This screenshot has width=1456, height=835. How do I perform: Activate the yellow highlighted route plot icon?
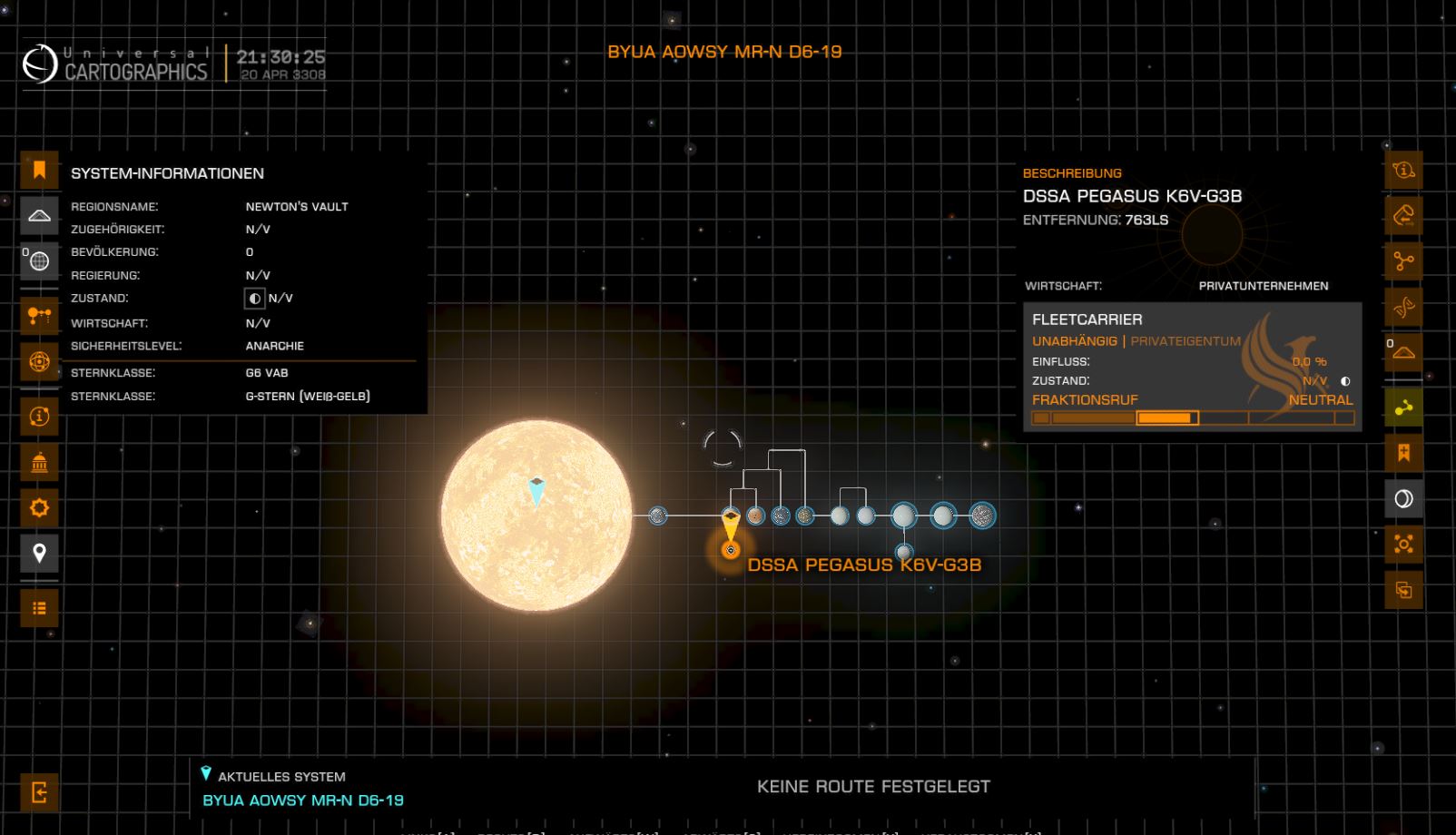pyautogui.click(x=1403, y=408)
